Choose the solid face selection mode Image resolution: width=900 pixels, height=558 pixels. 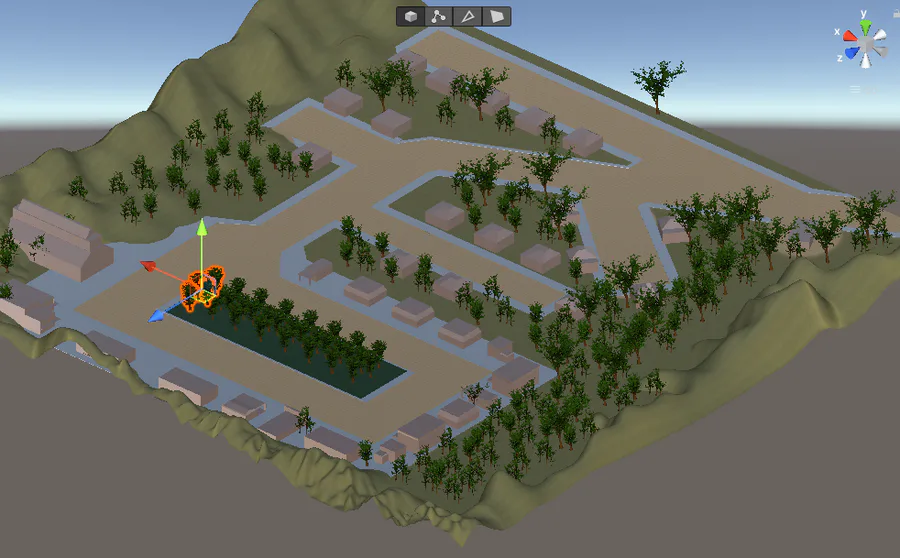tap(497, 16)
